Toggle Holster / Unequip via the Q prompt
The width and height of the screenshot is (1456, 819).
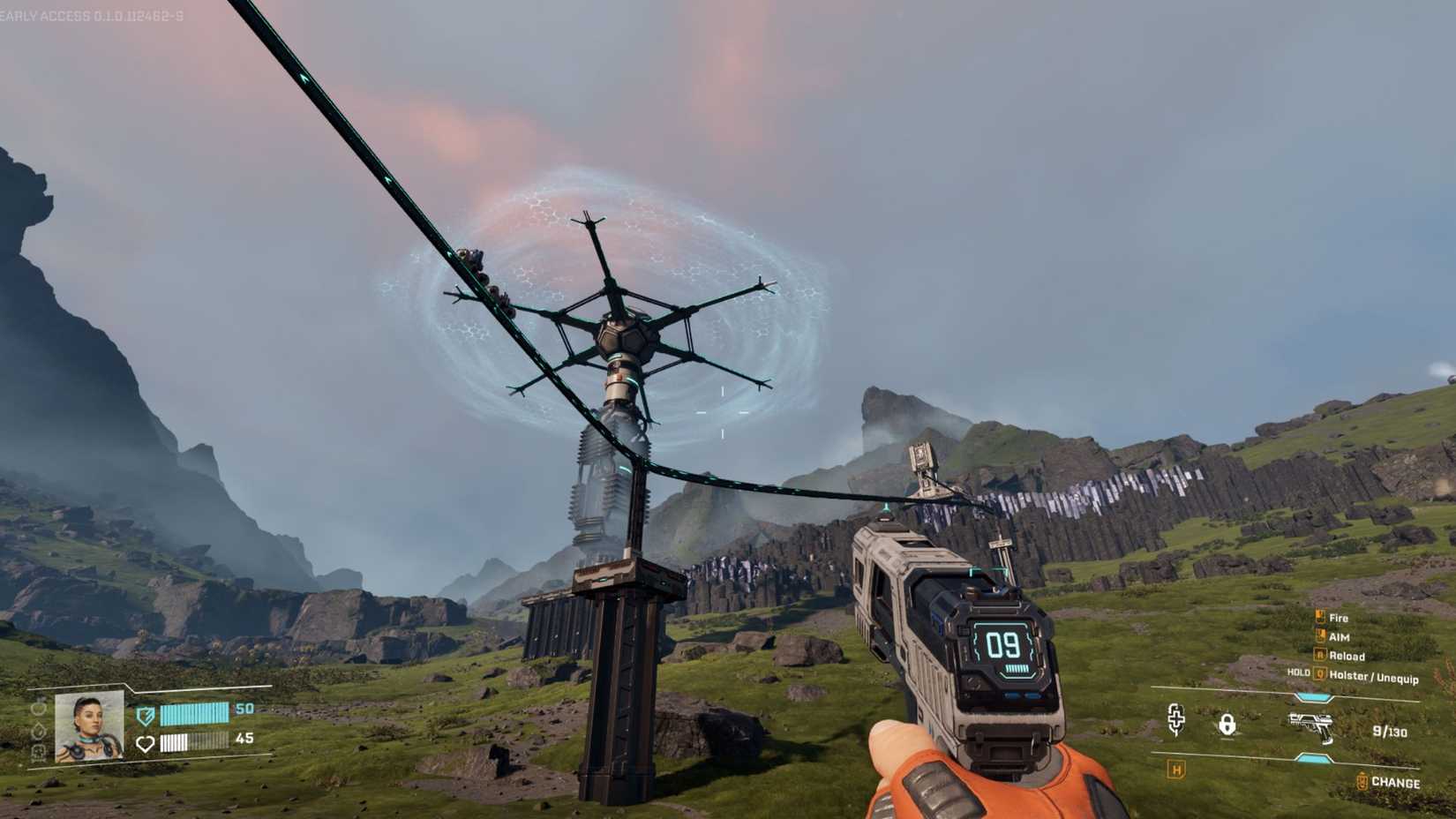(1322, 676)
